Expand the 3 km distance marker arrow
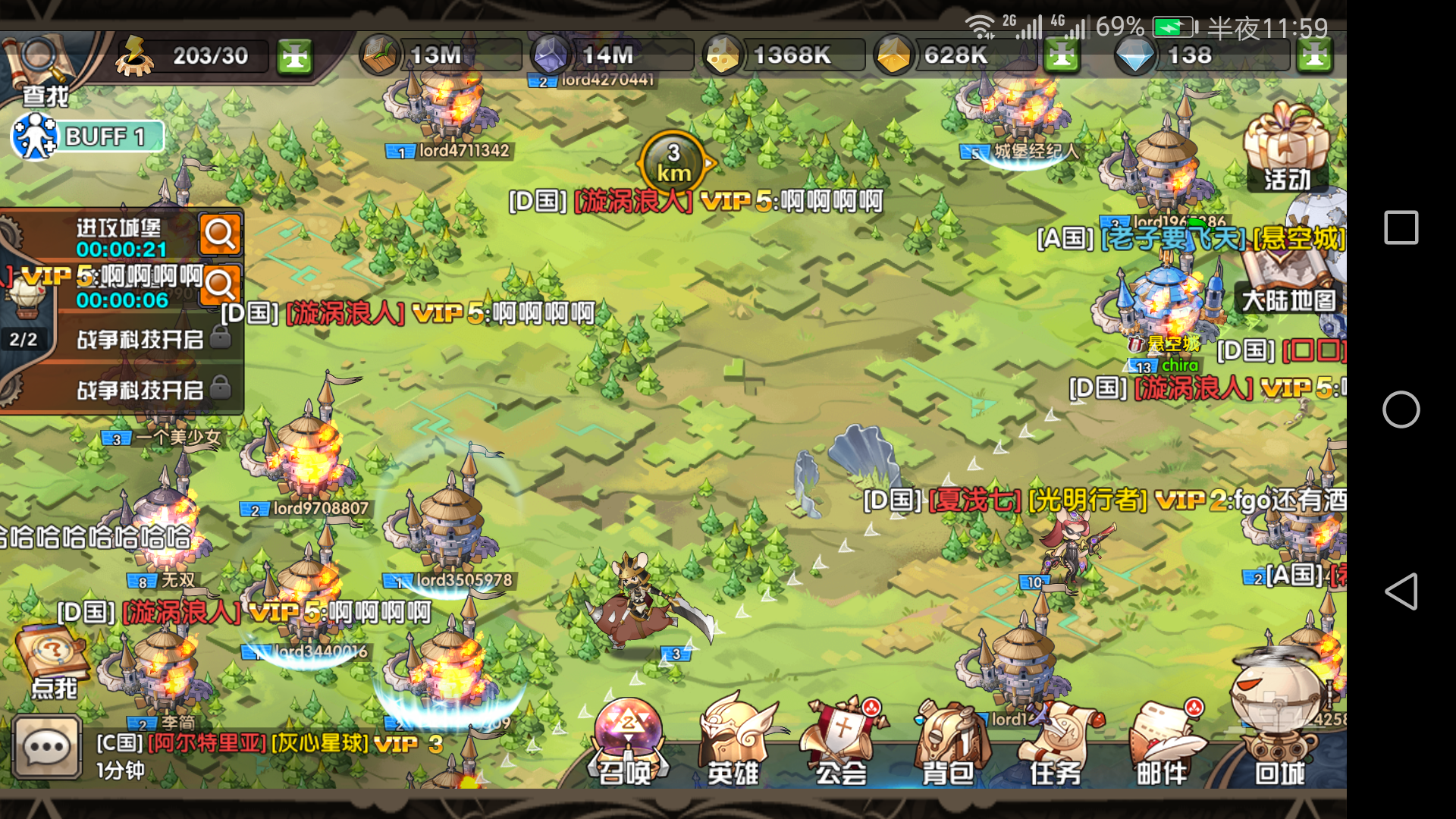 (707, 162)
